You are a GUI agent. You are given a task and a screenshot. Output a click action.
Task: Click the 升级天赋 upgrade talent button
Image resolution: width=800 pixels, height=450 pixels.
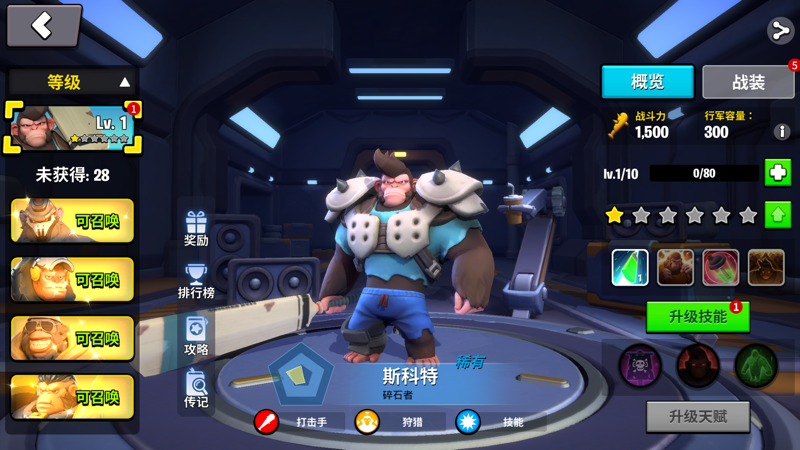pos(697,416)
